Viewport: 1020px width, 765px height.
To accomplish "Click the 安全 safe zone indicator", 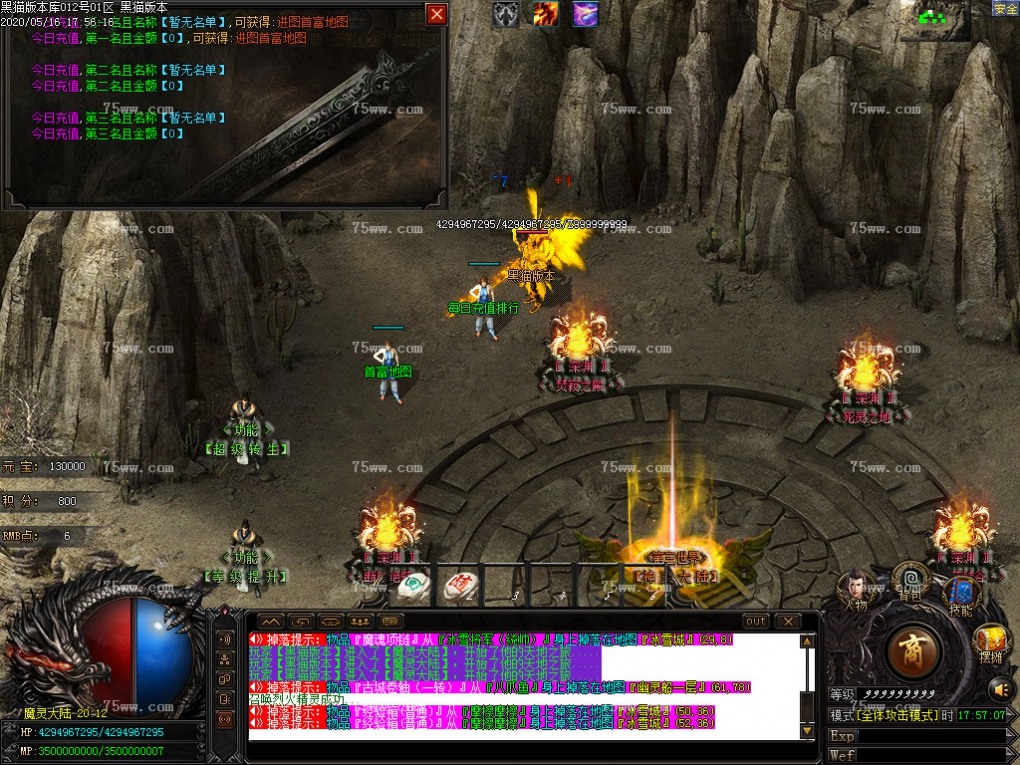I will (x=1005, y=8).
